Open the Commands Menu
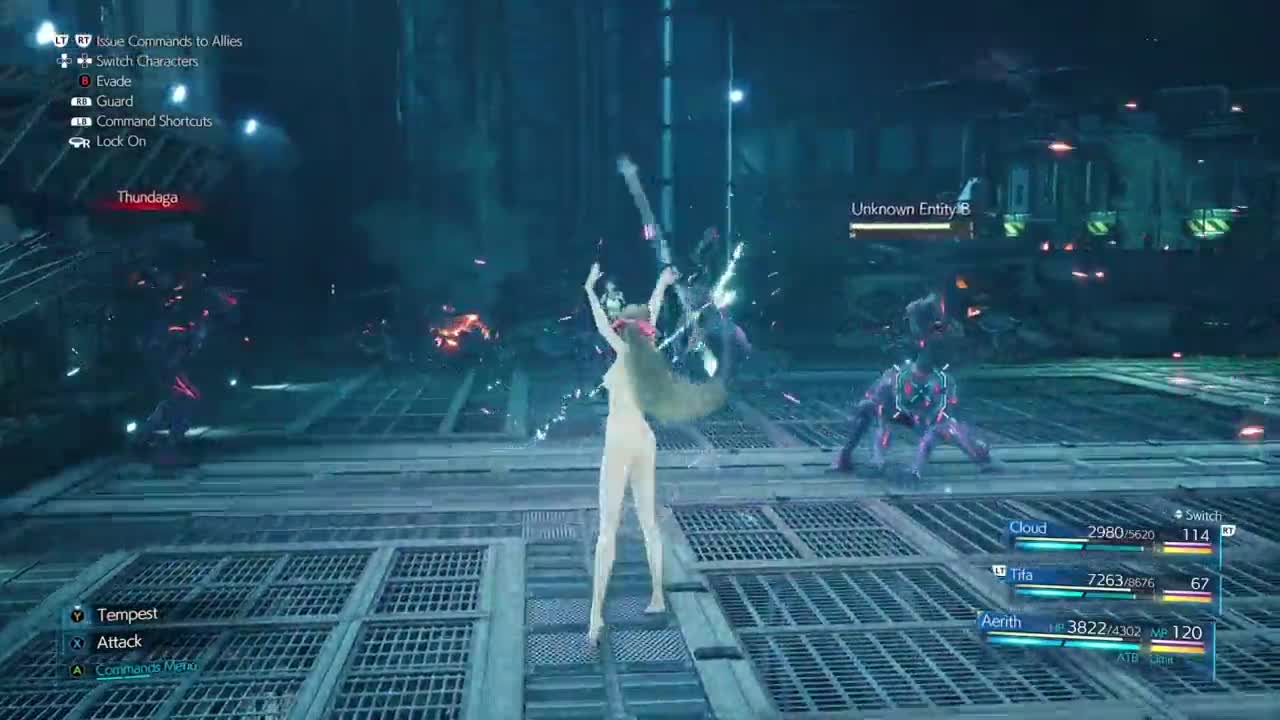This screenshot has width=1280, height=720. 146,668
